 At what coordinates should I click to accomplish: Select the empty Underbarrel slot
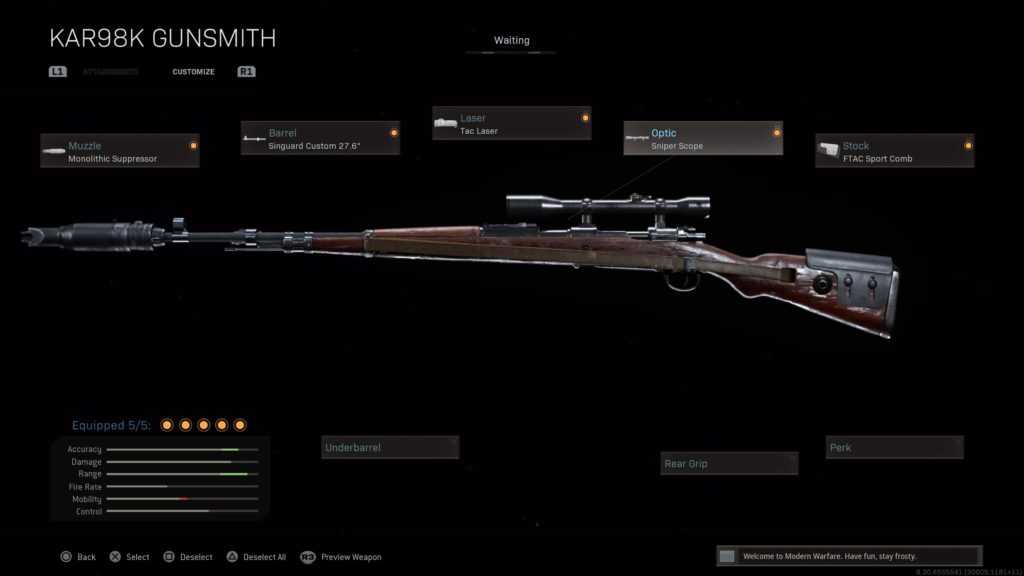tap(390, 448)
